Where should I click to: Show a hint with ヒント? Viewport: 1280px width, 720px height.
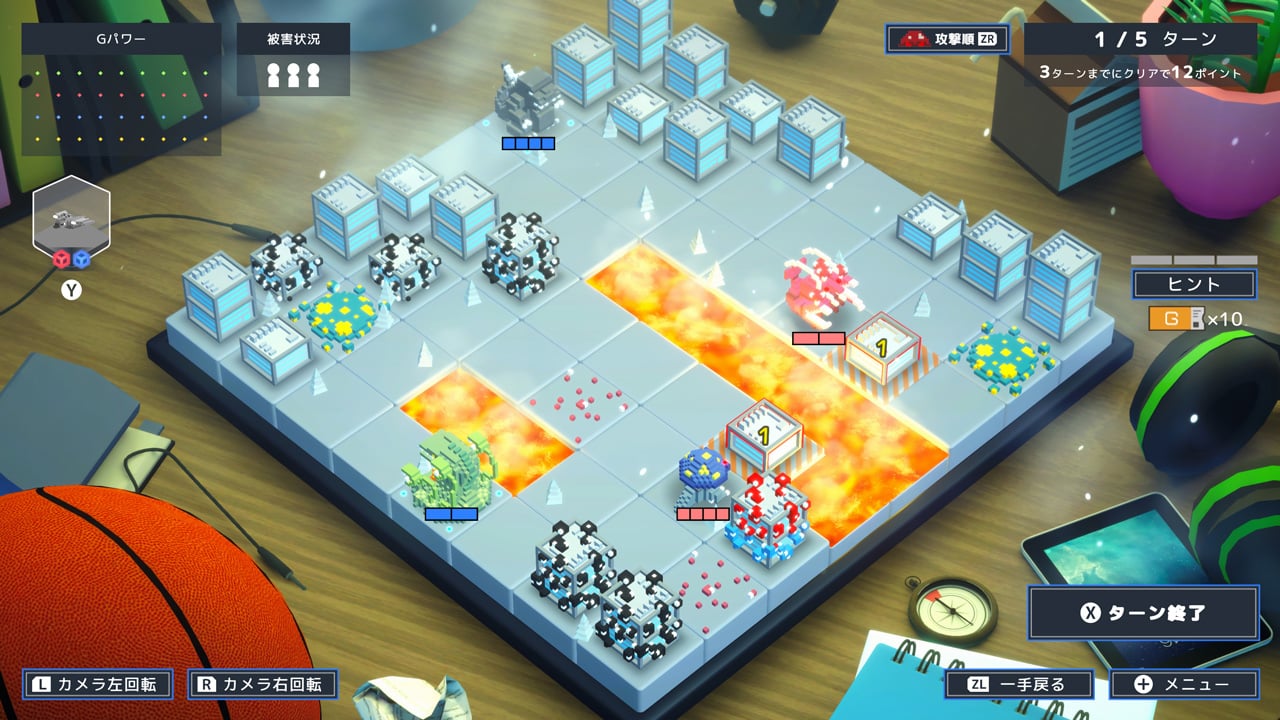pyautogui.click(x=1194, y=284)
